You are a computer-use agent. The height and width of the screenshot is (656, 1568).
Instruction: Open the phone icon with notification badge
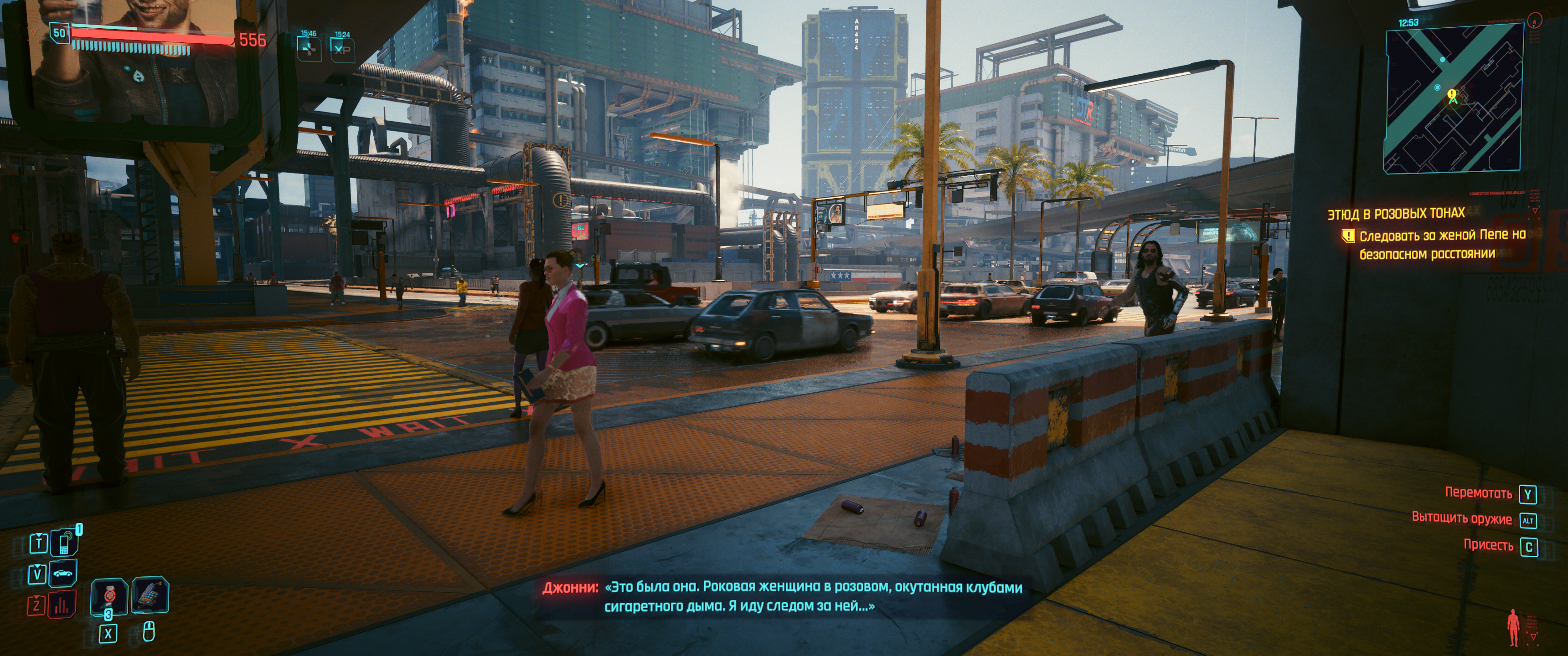64,542
